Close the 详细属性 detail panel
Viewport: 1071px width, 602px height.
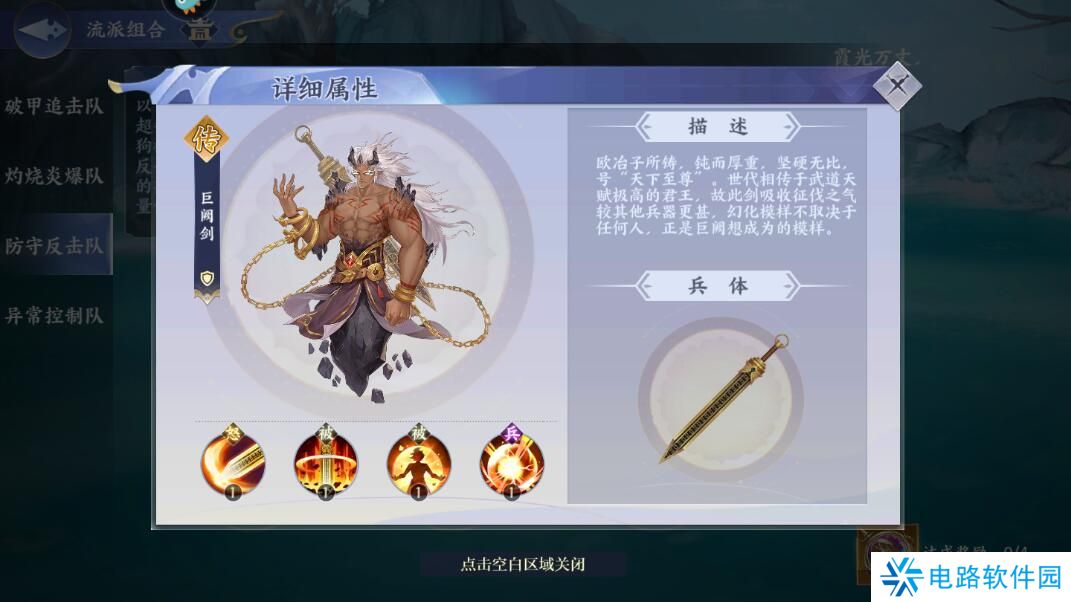coord(897,86)
